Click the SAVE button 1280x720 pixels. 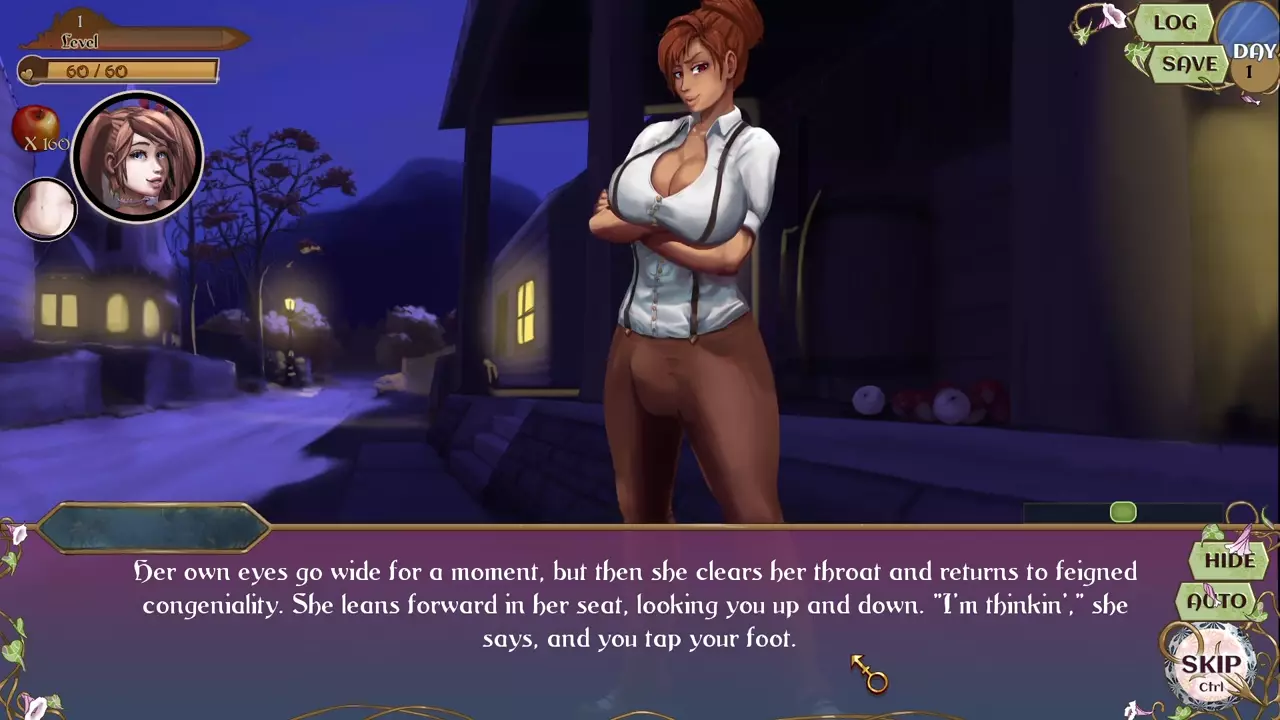pyautogui.click(x=1189, y=64)
